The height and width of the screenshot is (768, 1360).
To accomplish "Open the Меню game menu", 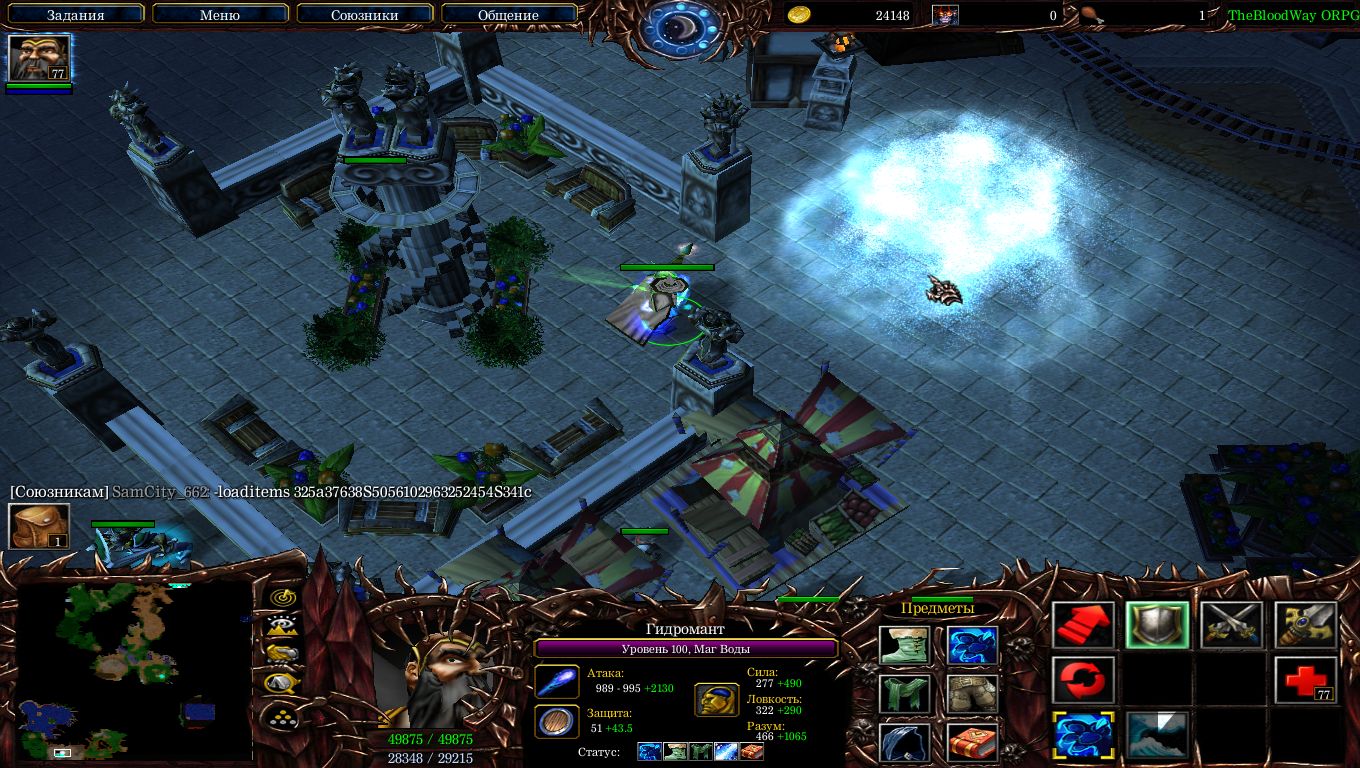I will tap(220, 15).
